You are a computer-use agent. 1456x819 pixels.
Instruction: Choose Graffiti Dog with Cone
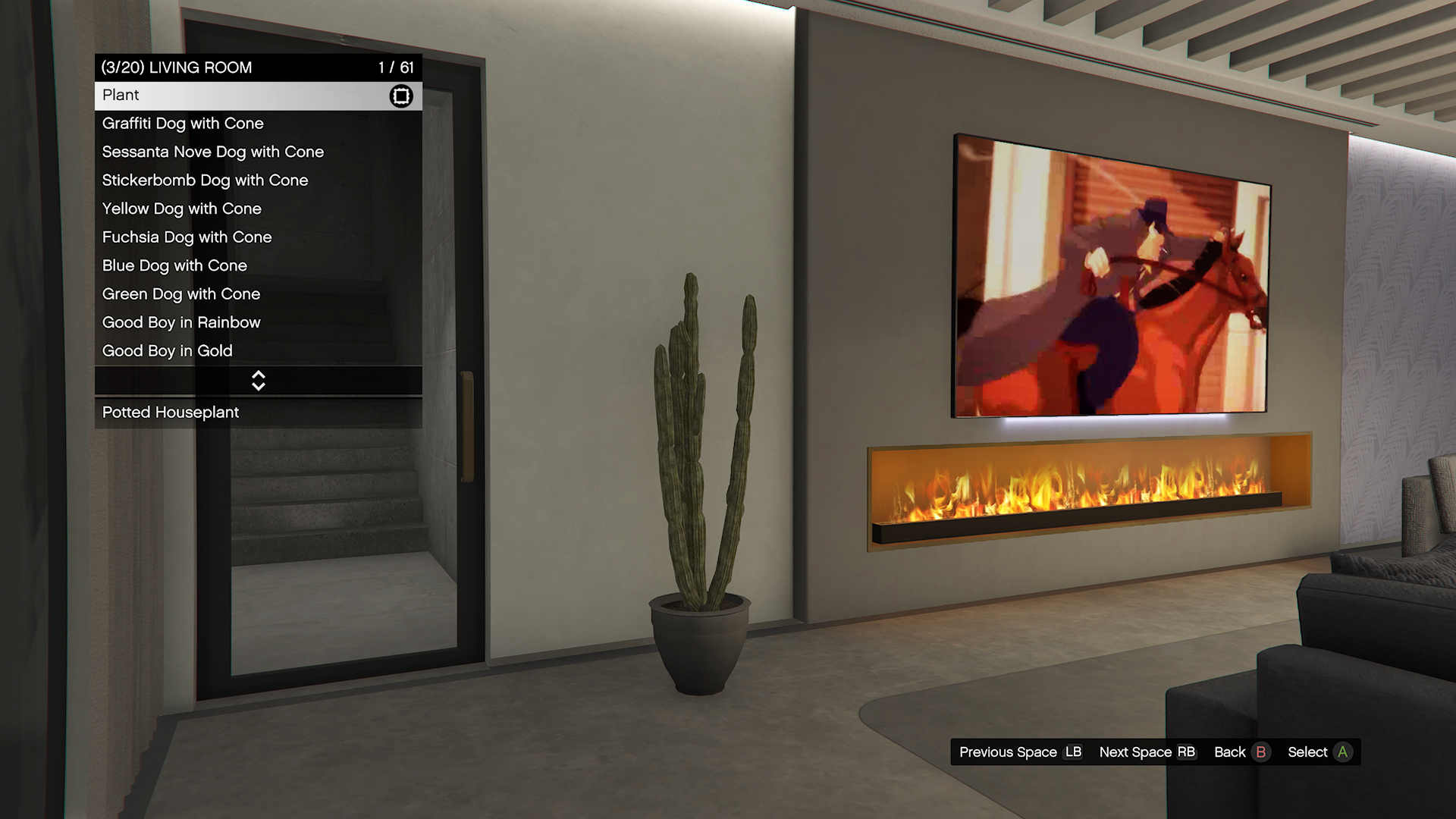point(258,124)
